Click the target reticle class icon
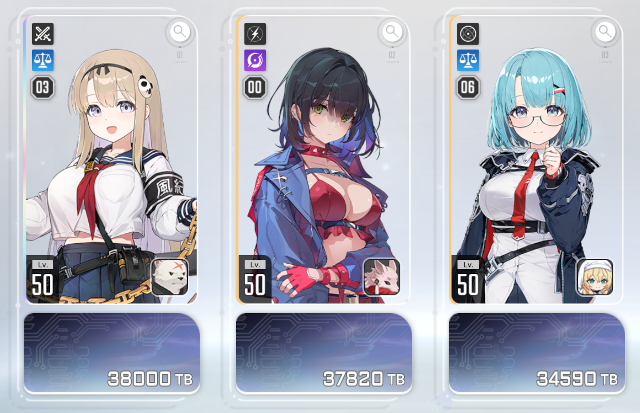640x413 pixels. (467, 33)
